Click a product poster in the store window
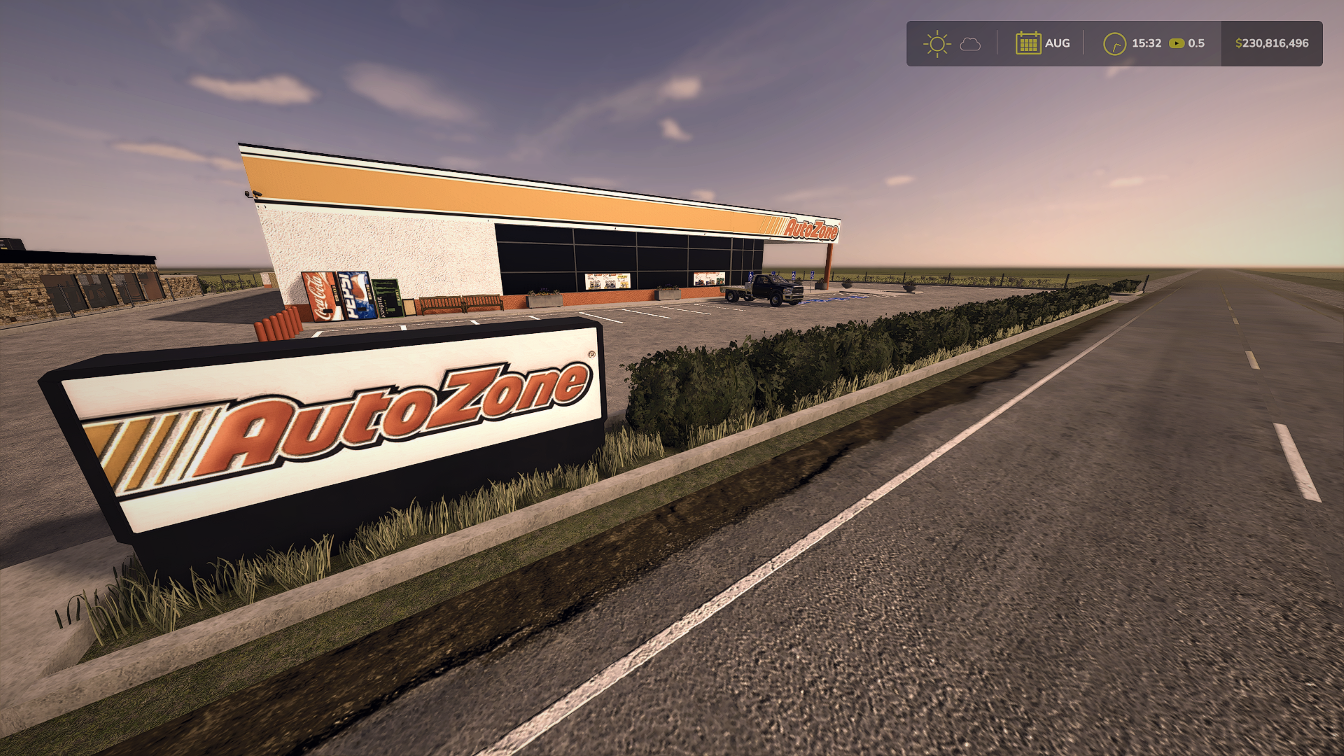 606,280
